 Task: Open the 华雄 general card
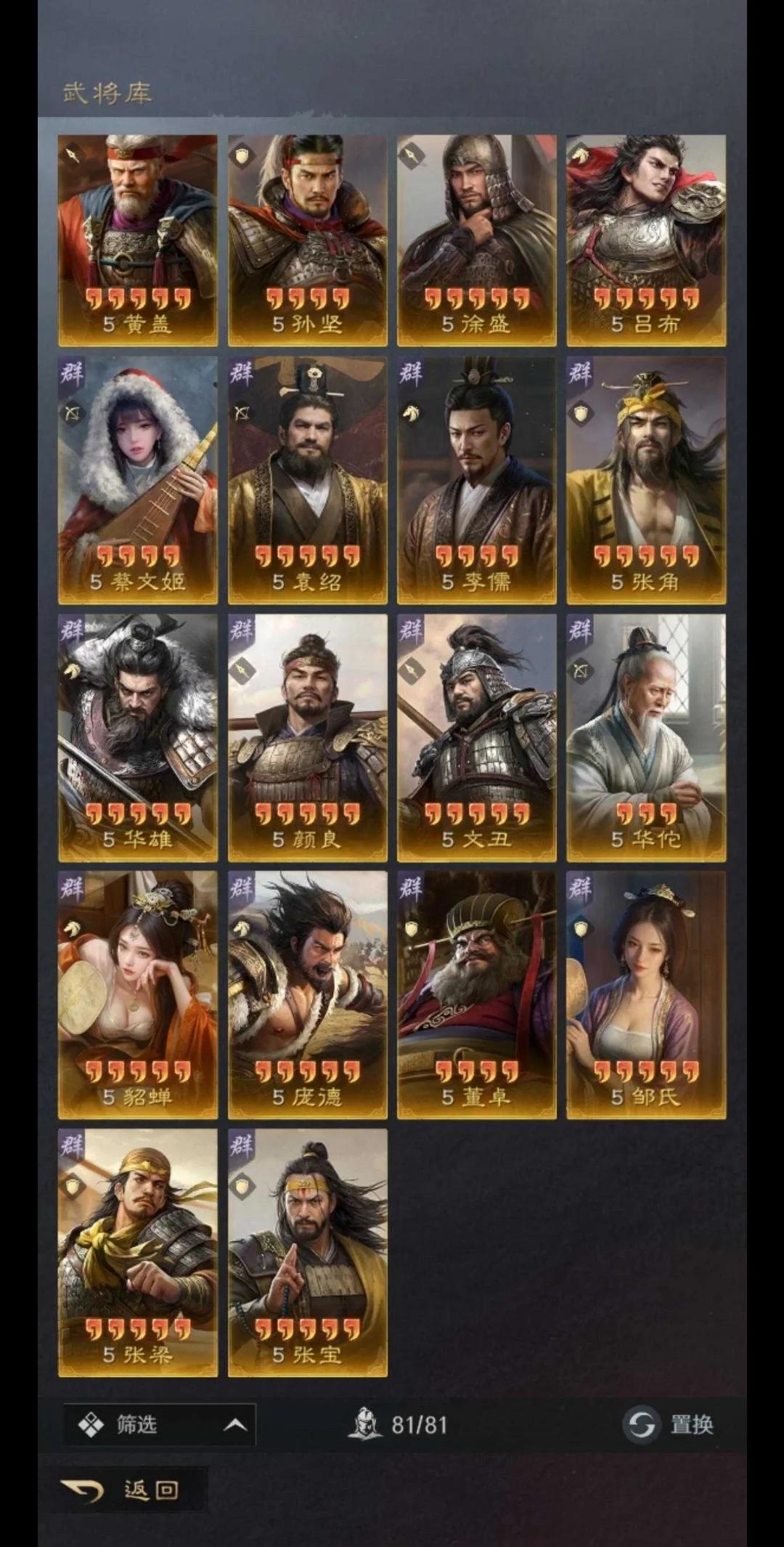pos(138,738)
